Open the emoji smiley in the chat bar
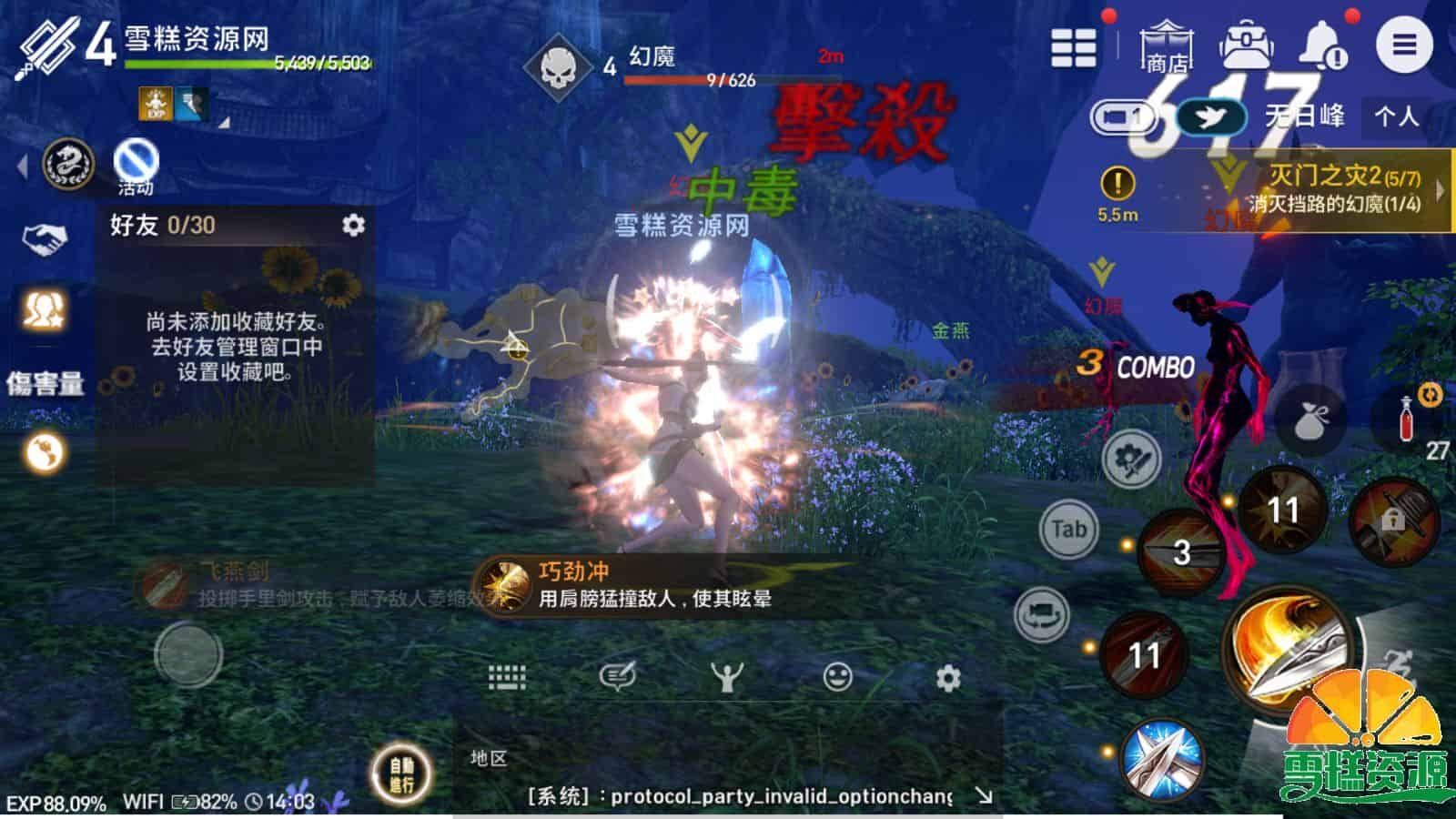 835,678
